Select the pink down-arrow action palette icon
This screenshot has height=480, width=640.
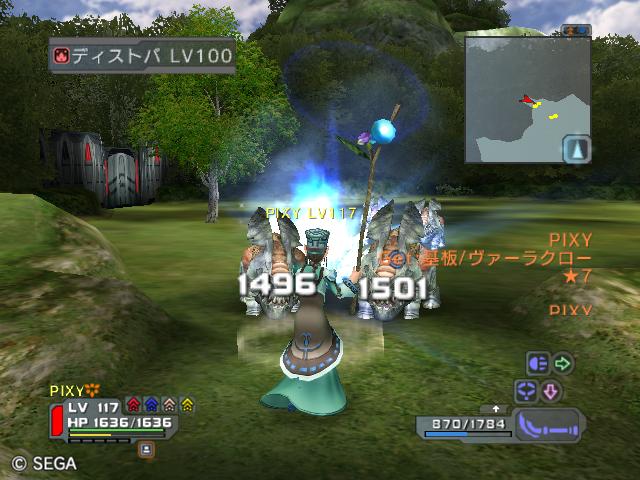coord(551,390)
